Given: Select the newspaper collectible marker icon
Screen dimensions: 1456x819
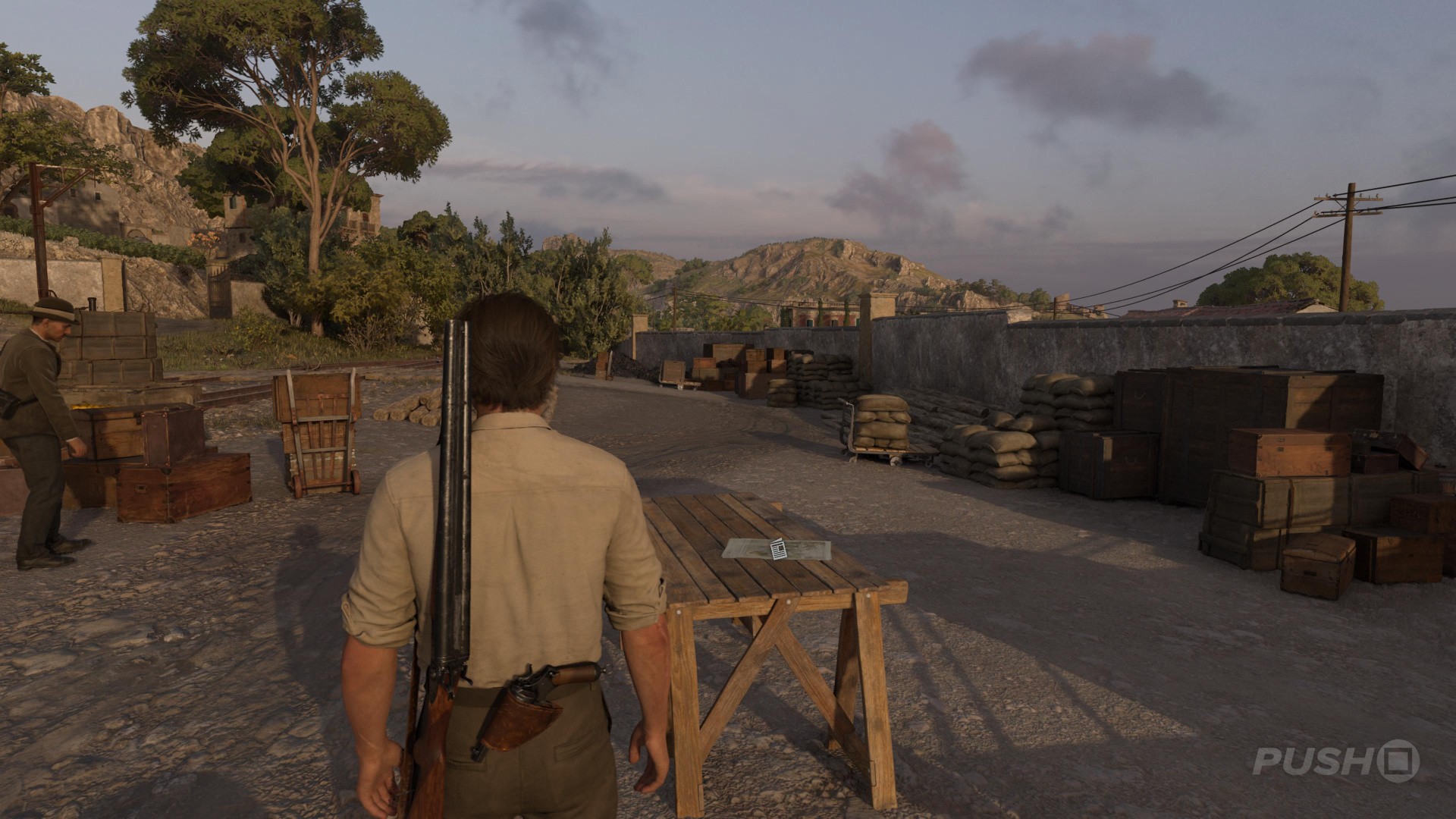Looking at the screenshot, I should (778, 549).
